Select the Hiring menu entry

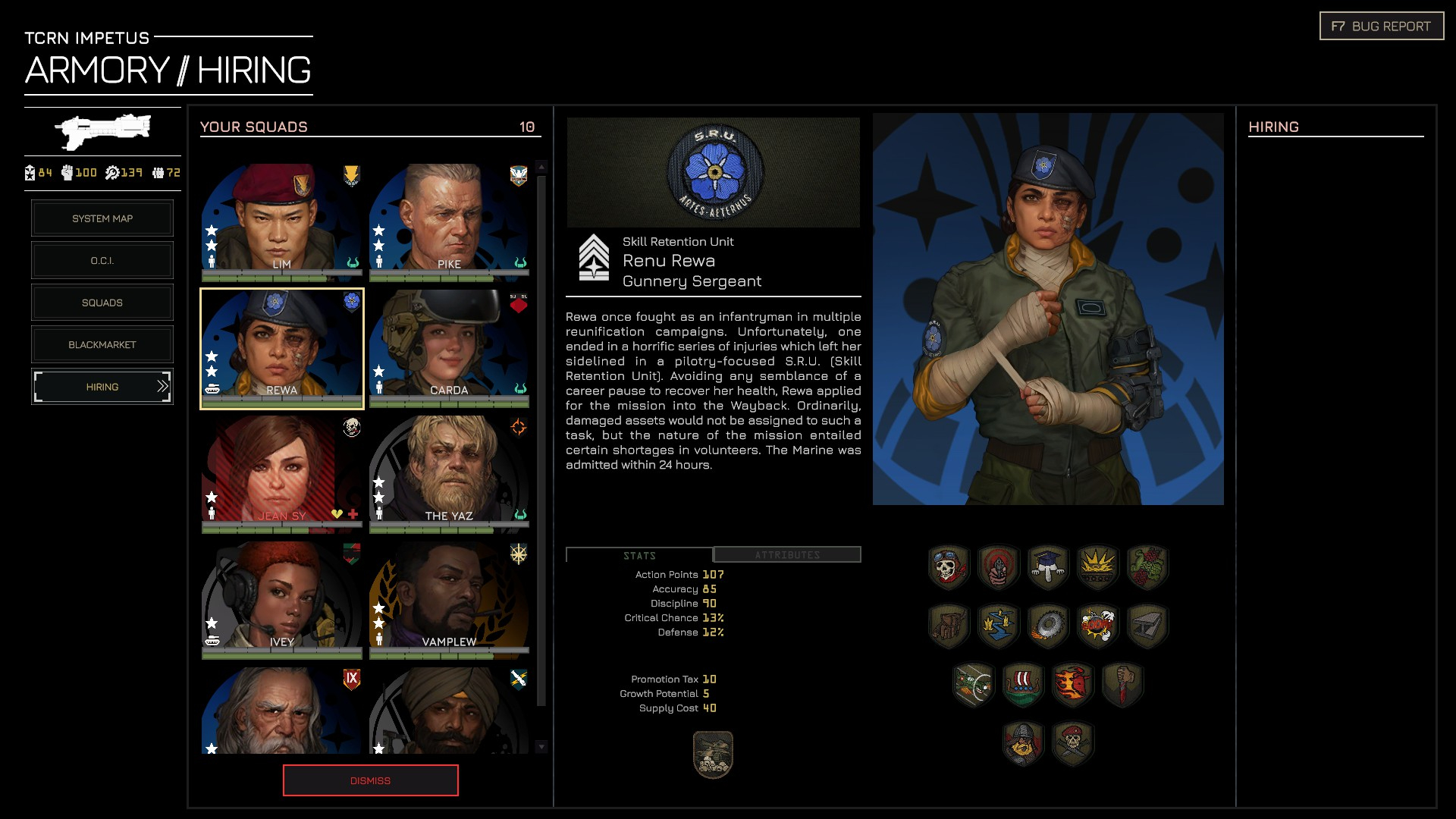point(102,387)
